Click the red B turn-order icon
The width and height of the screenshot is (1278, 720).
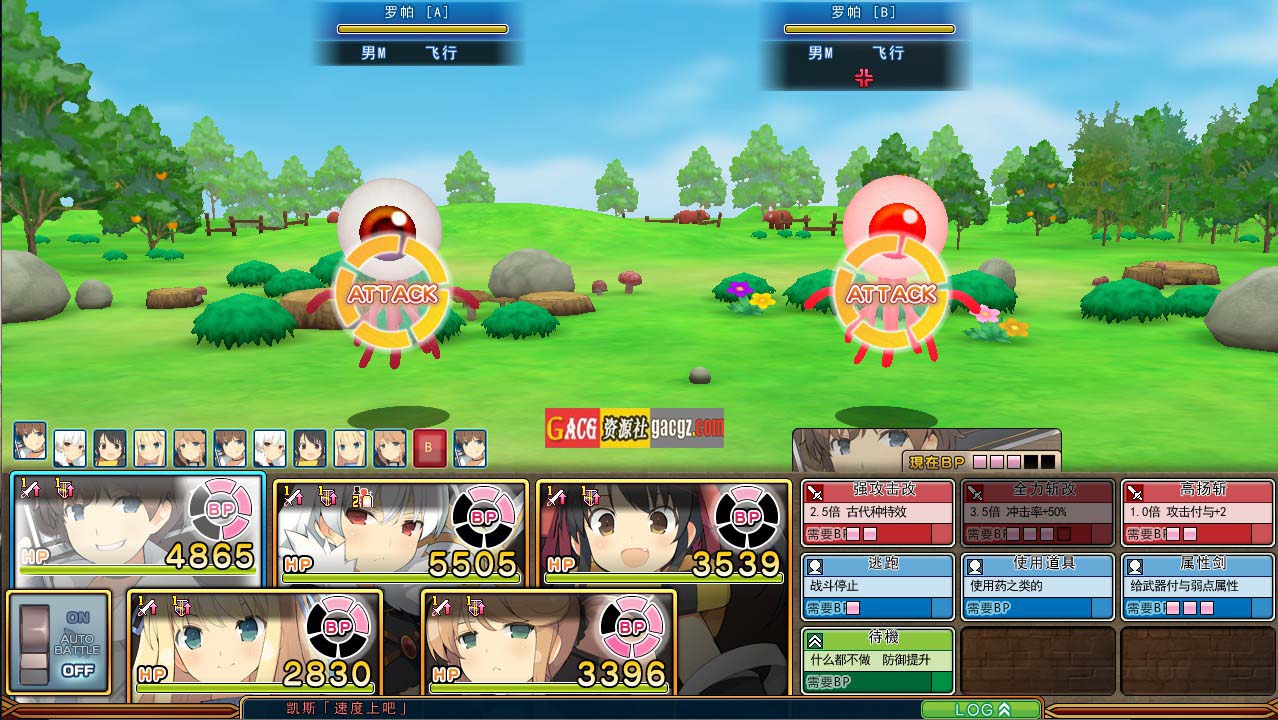pyautogui.click(x=429, y=448)
